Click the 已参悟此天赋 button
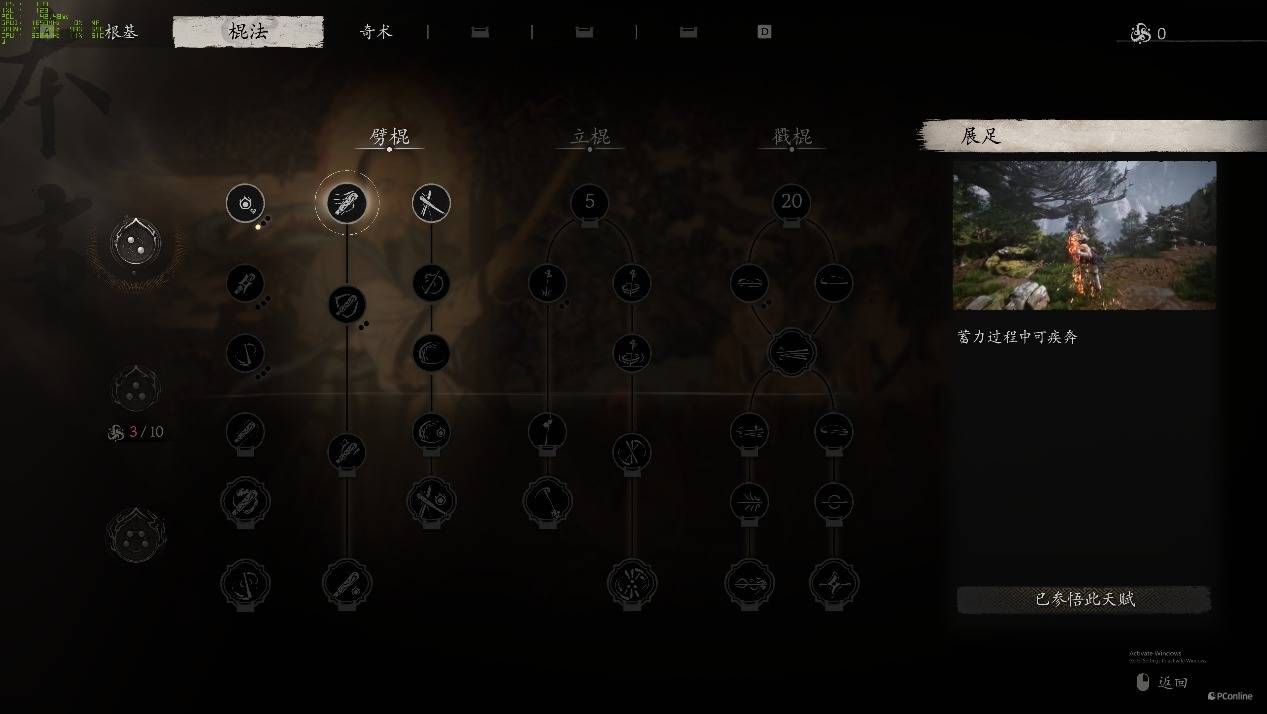 pyautogui.click(x=1084, y=600)
